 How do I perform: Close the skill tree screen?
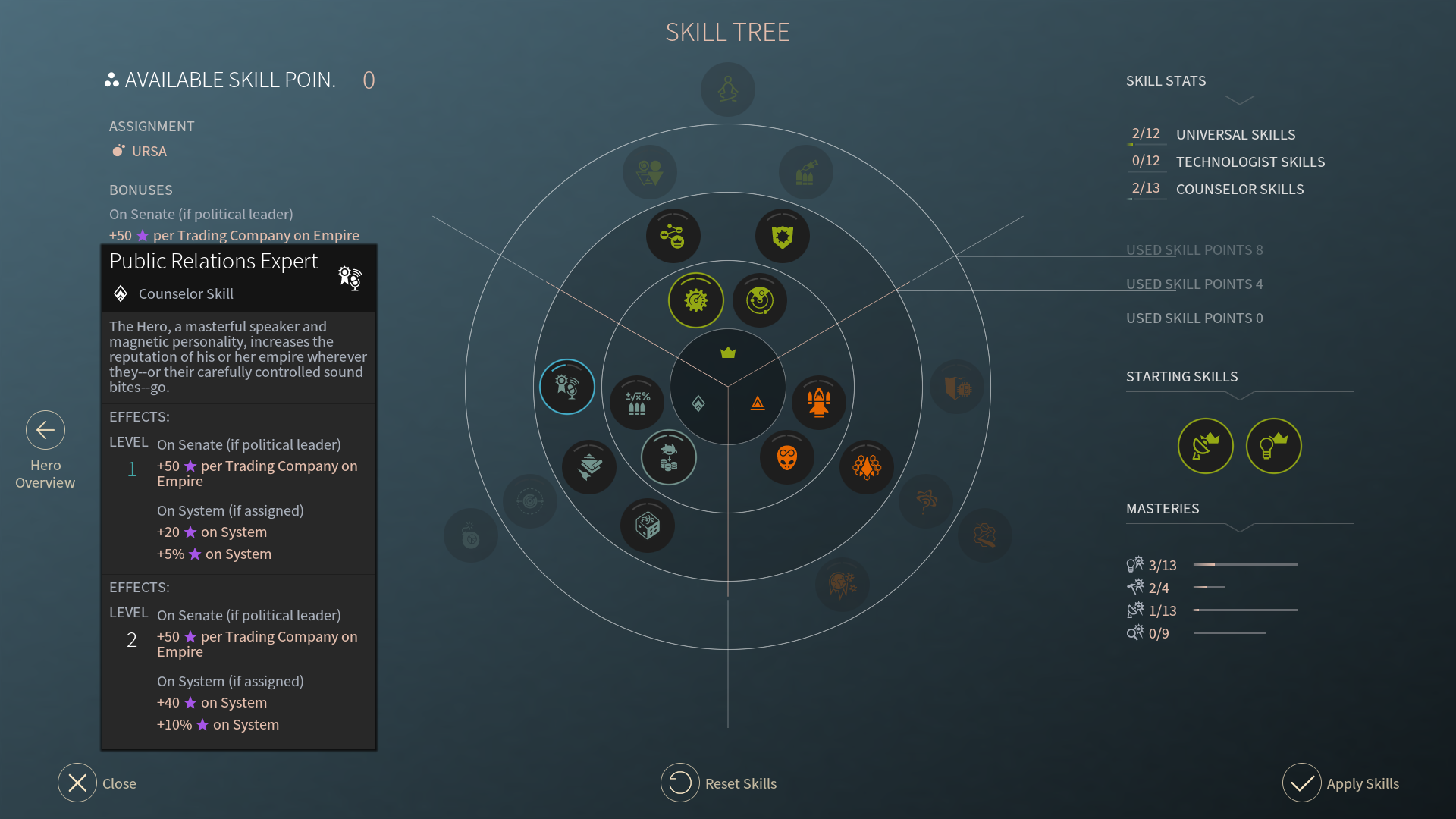click(x=77, y=783)
